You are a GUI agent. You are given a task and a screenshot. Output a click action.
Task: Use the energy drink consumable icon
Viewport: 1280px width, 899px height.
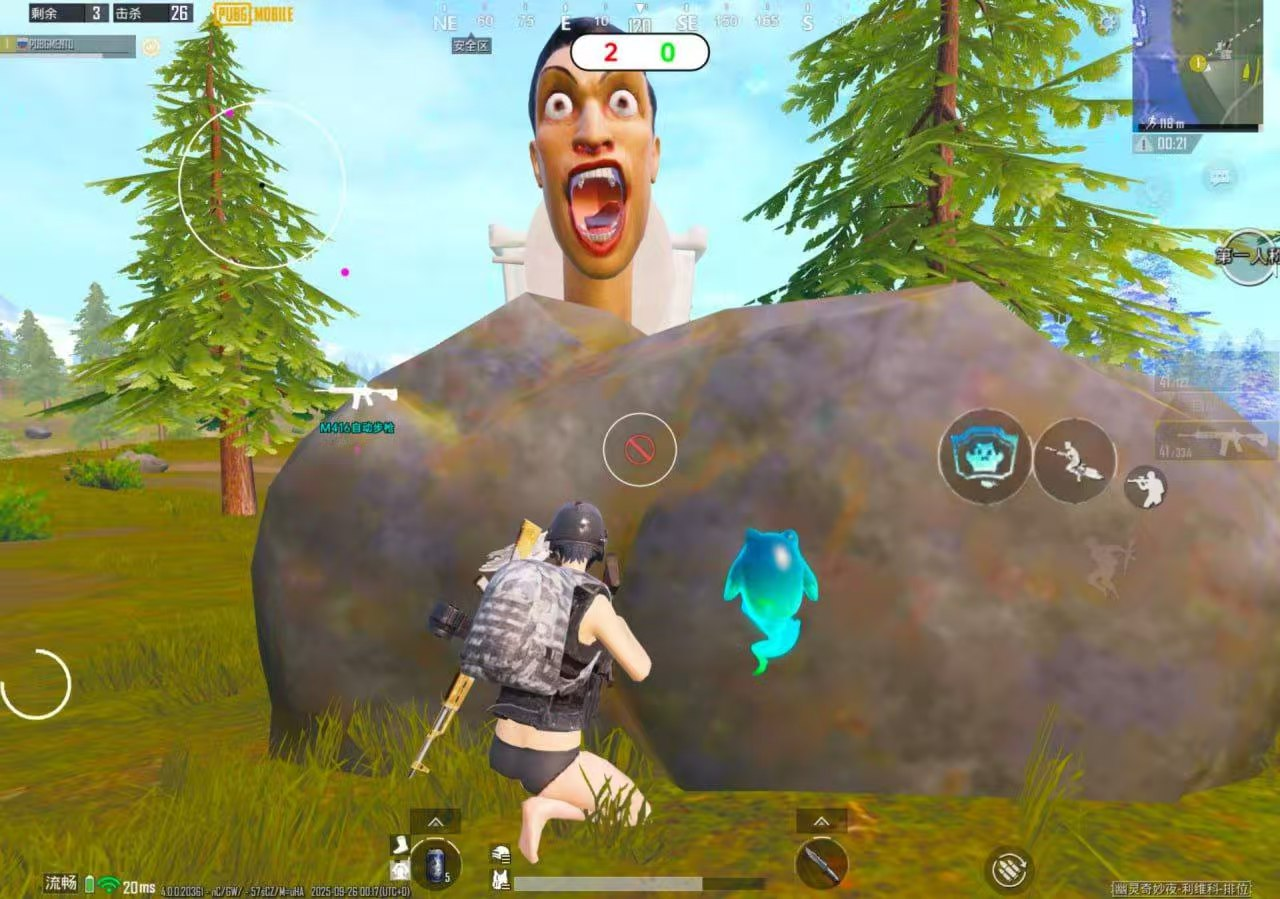click(437, 864)
